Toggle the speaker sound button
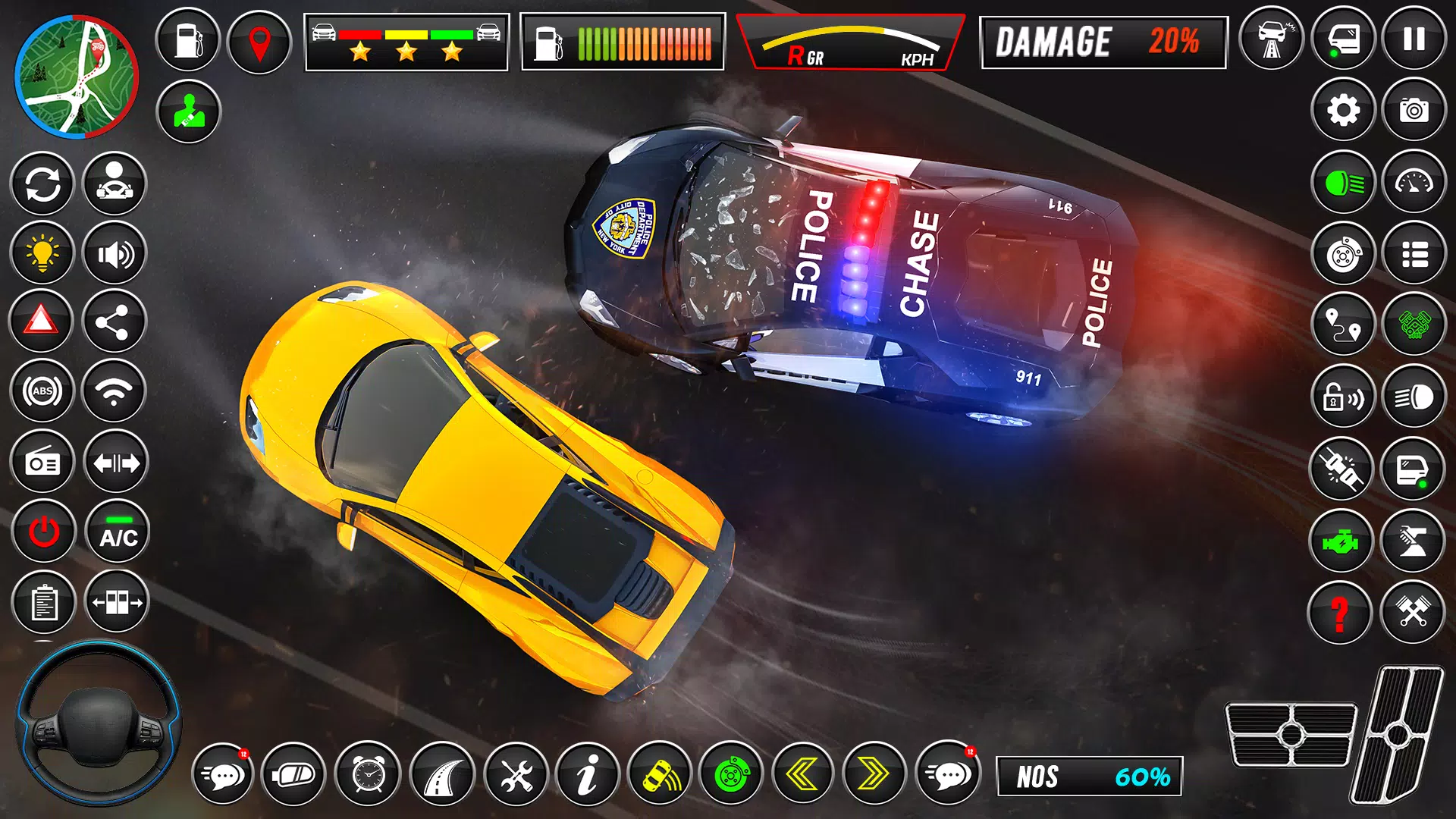Screen dimensions: 1456x819 (115, 254)
